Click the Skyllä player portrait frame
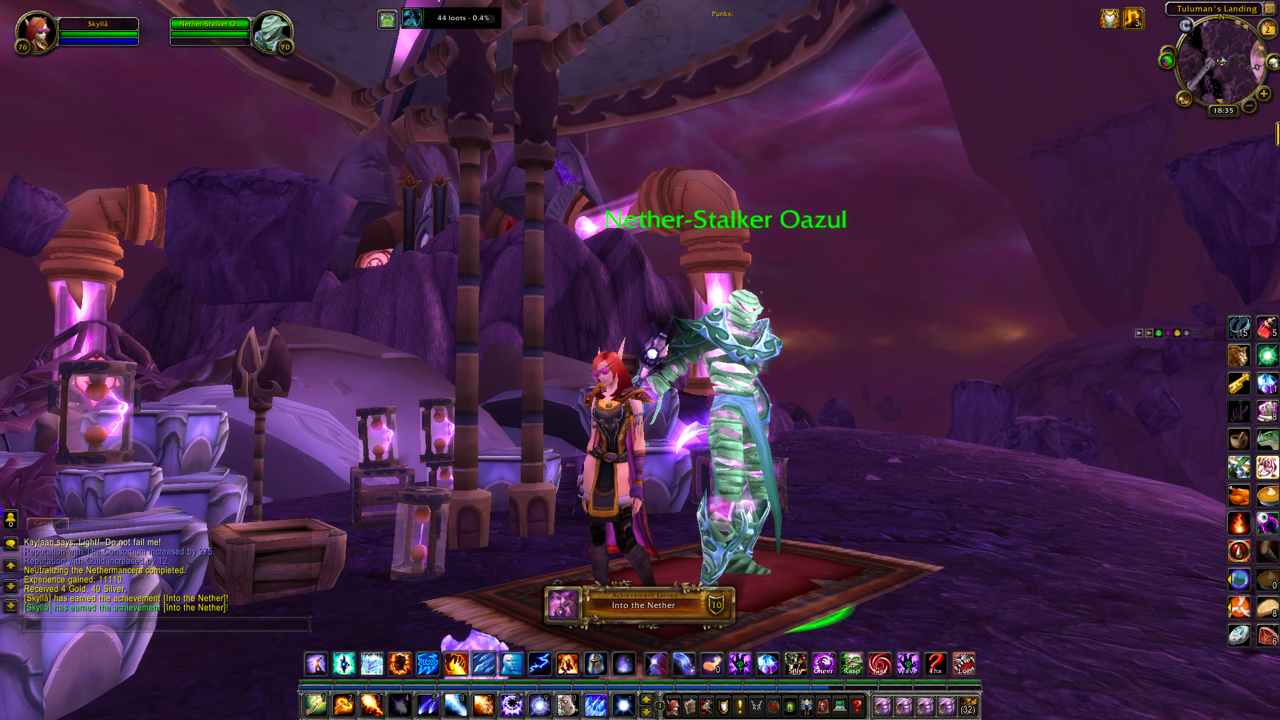Screen dimensions: 1280x720 (x=36, y=32)
